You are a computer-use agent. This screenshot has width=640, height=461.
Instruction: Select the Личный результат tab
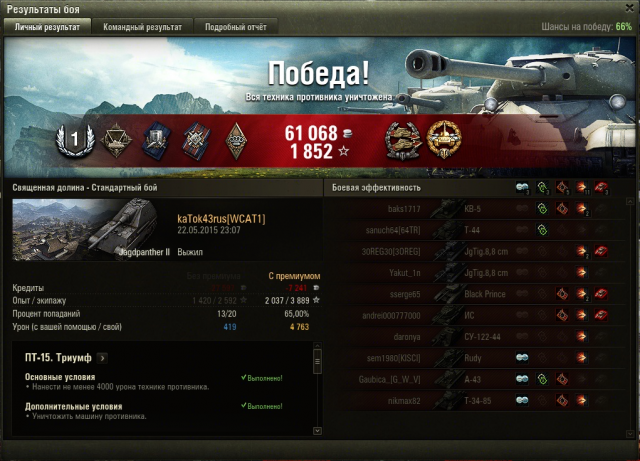tap(49, 27)
